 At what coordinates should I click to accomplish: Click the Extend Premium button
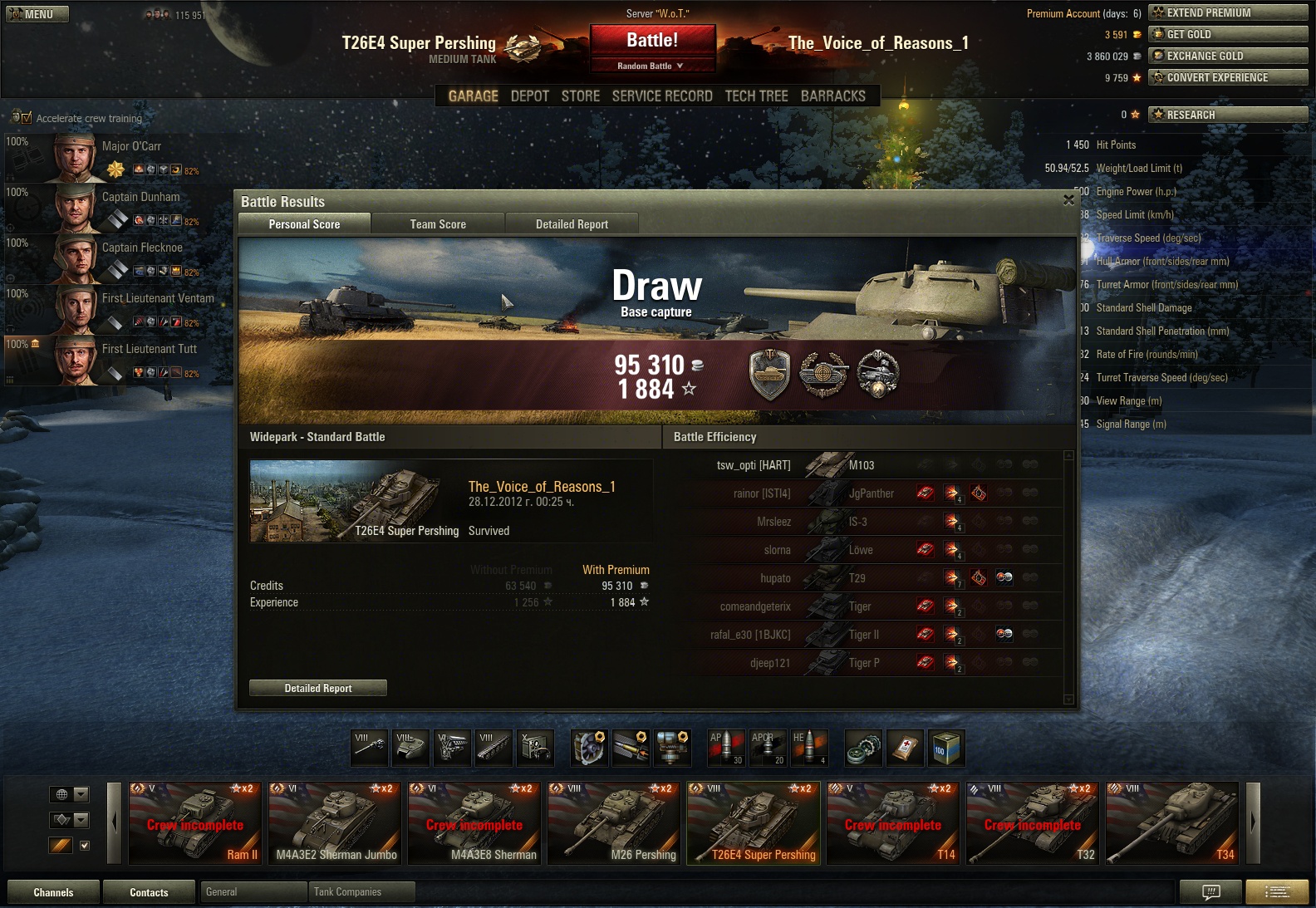coord(1227,12)
